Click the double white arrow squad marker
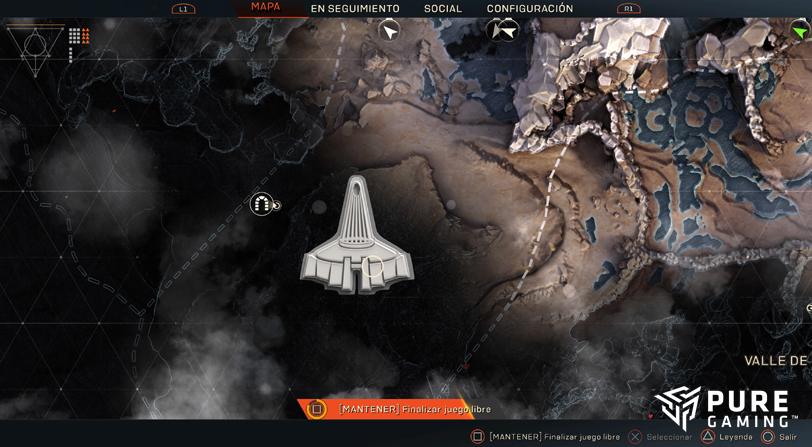The width and height of the screenshot is (812, 447). (x=503, y=31)
